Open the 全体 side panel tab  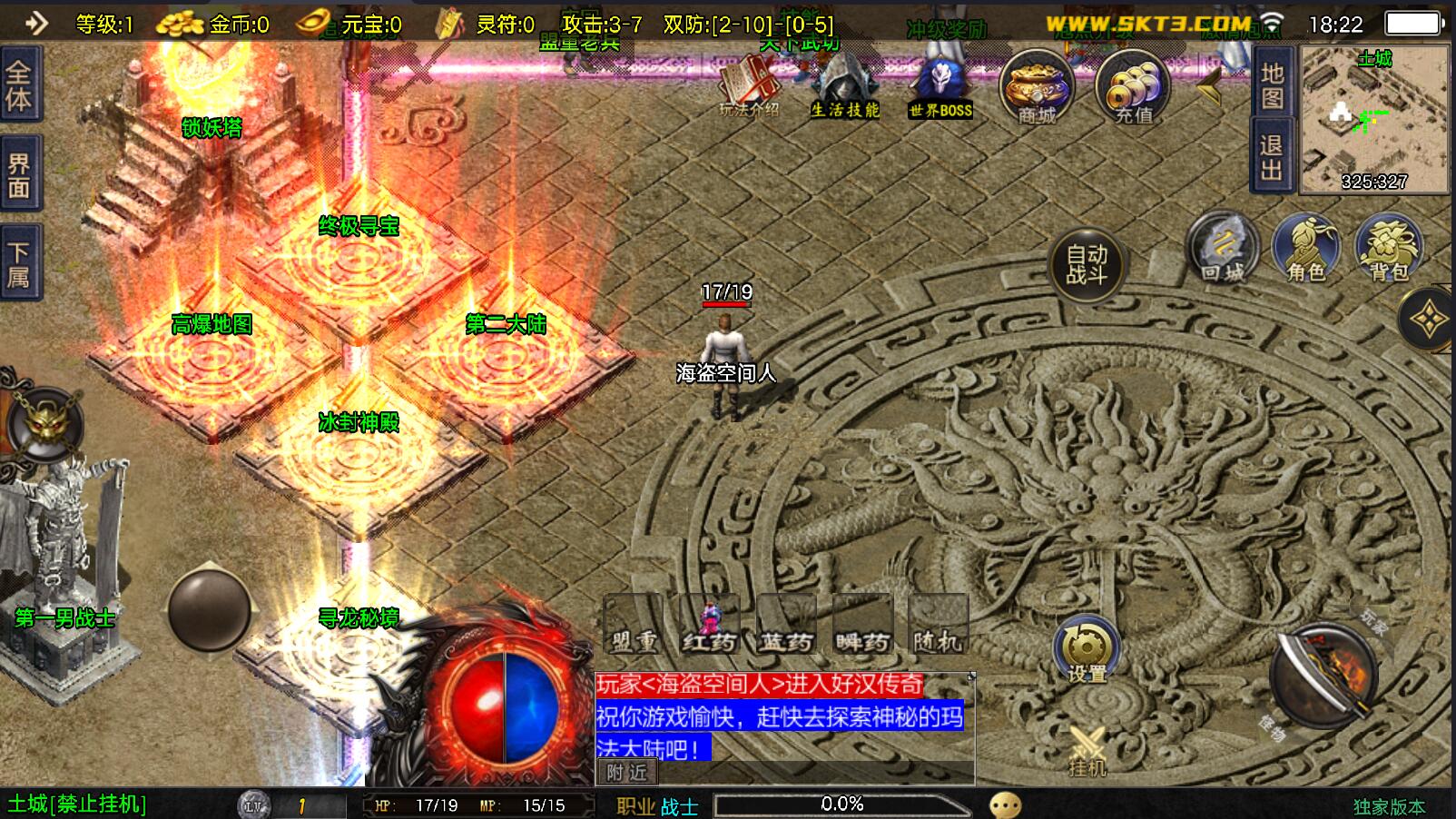19,84
